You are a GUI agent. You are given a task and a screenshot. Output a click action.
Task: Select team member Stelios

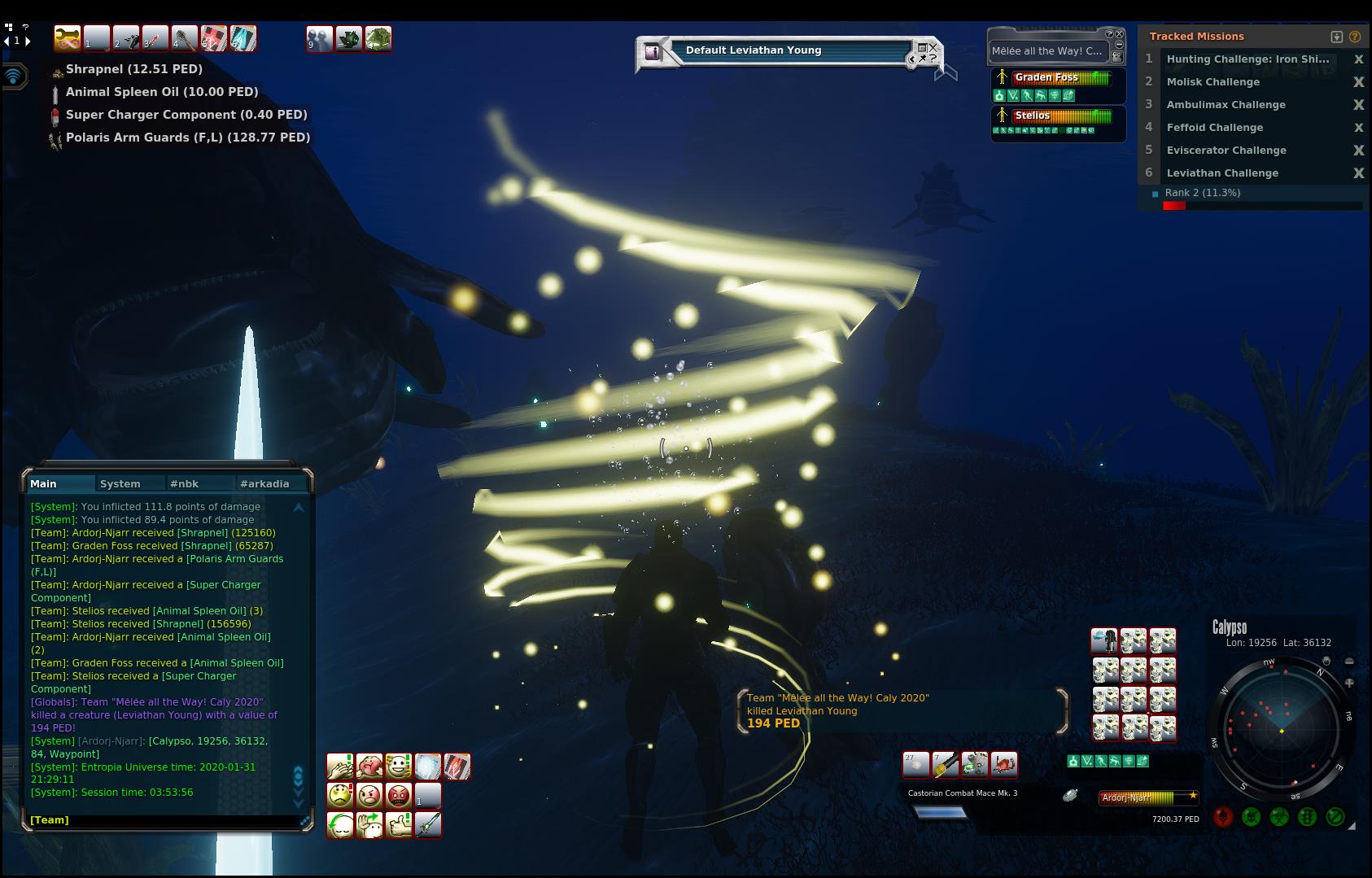pos(1032,116)
